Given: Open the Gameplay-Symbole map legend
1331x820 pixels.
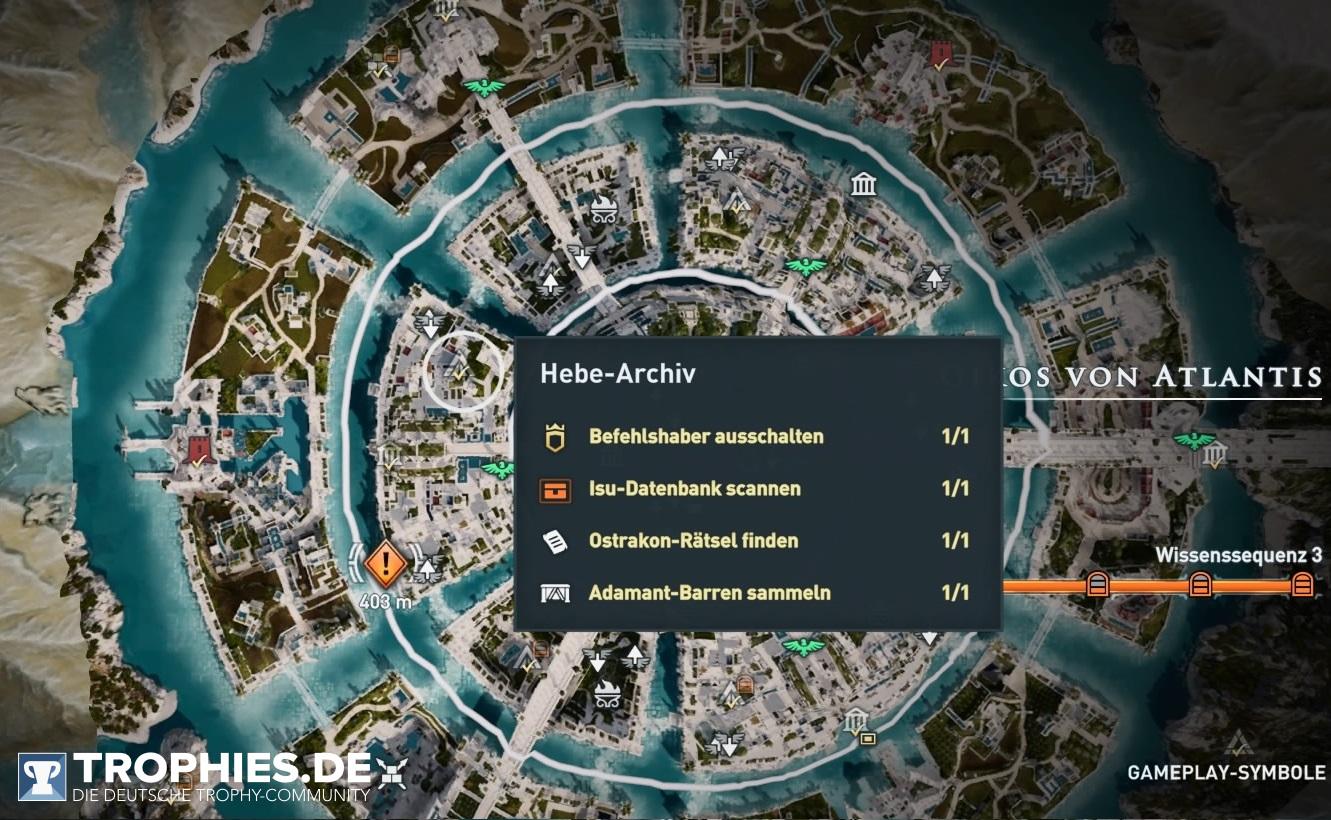Looking at the screenshot, I should pyautogui.click(x=1226, y=772).
